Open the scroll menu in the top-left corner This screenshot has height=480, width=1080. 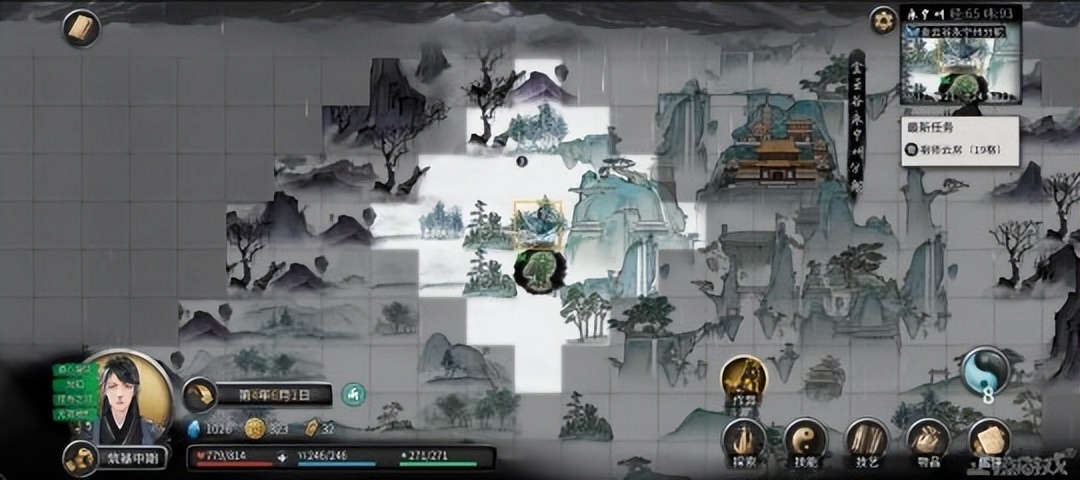(81, 27)
